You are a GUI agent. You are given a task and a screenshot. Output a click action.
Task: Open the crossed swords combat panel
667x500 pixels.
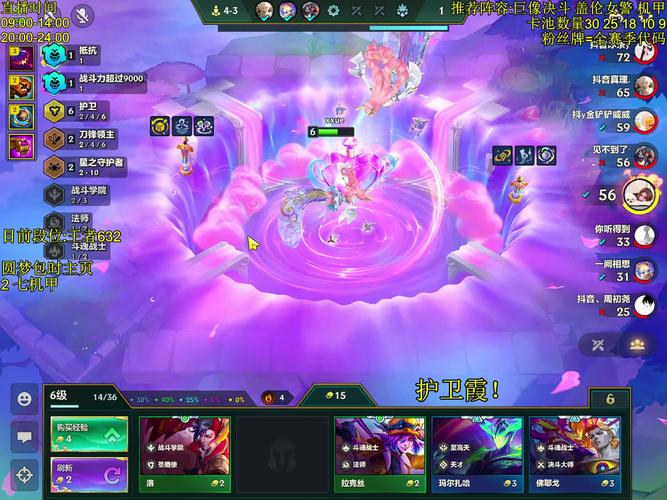click(x=599, y=345)
